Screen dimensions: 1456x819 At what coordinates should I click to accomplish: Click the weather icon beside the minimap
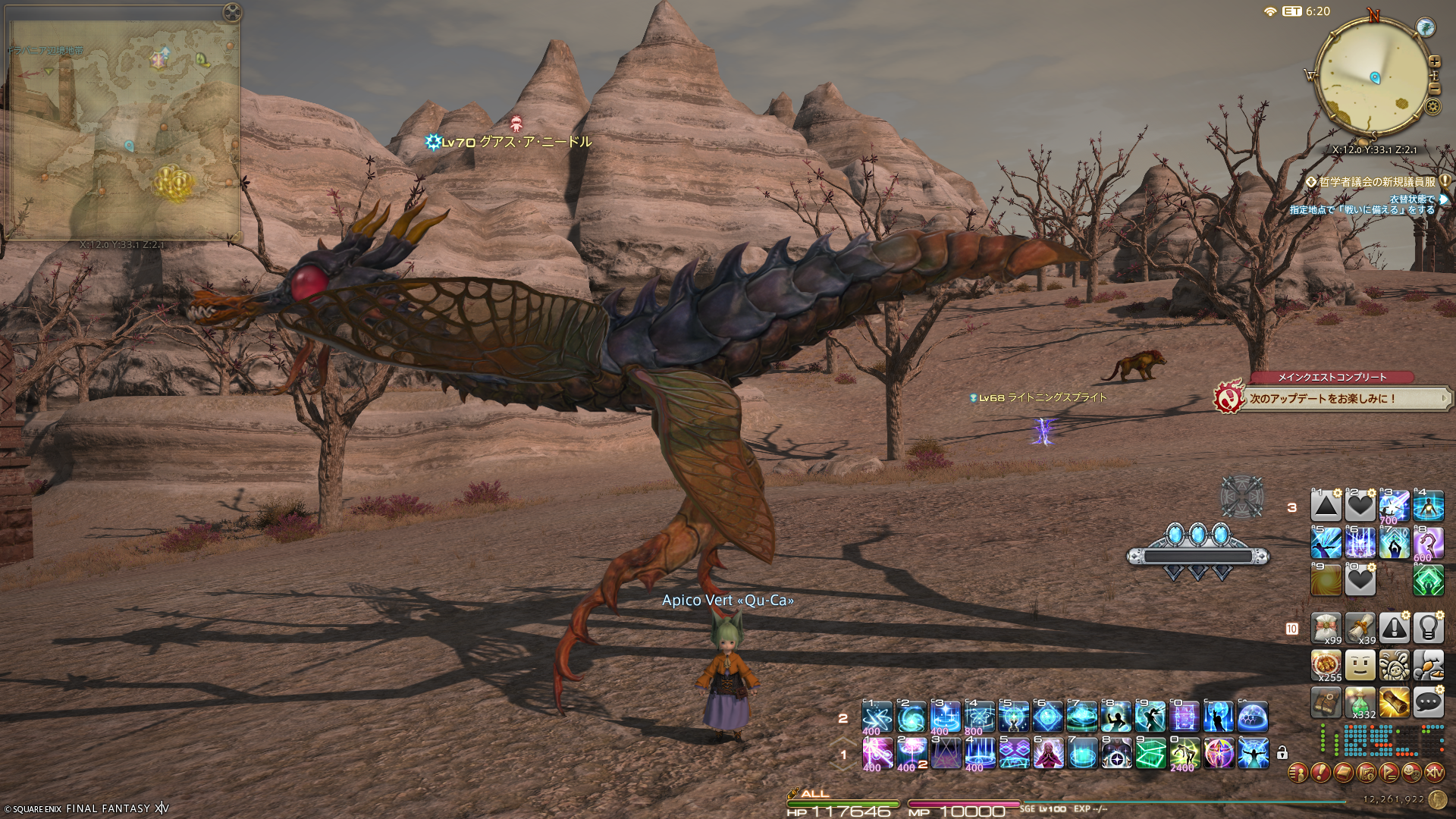1426,28
